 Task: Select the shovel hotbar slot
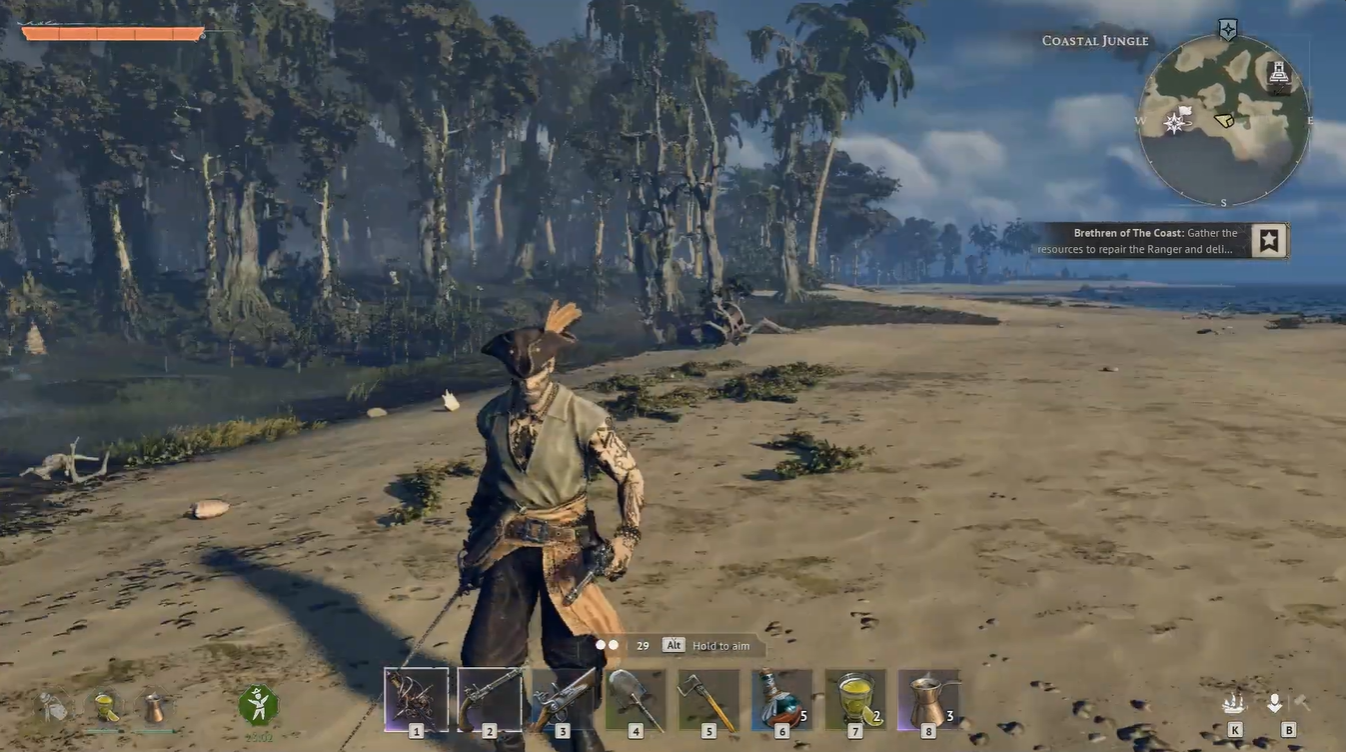click(x=635, y=699)
